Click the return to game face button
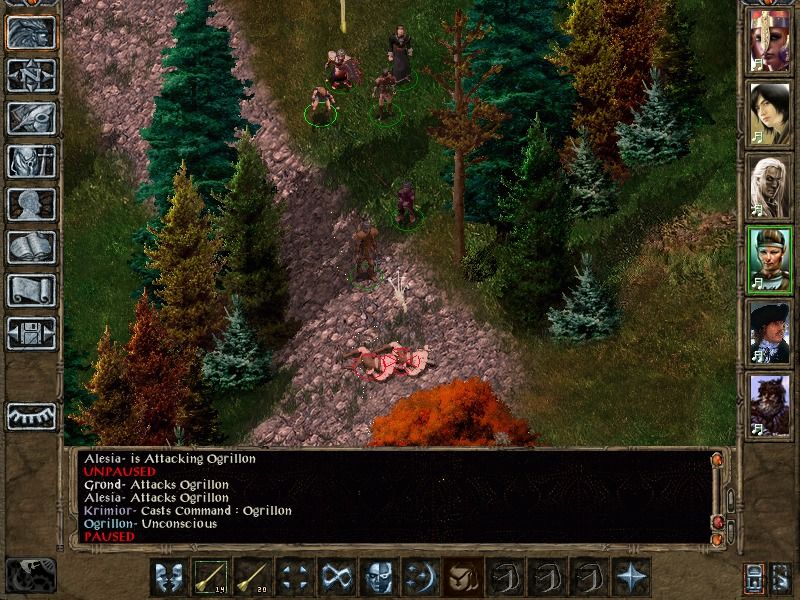This screenshot has width=800, height=600. [x=31, y=32]
